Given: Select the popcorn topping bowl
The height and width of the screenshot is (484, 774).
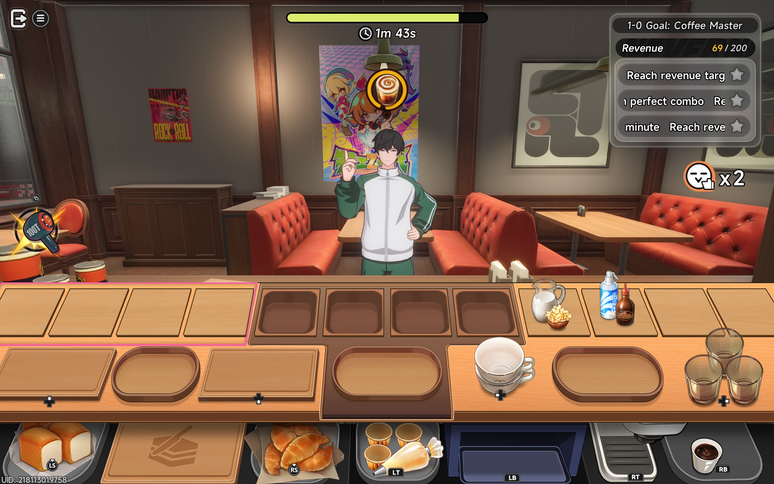Looking at the screenshot, I should point(558,317).
